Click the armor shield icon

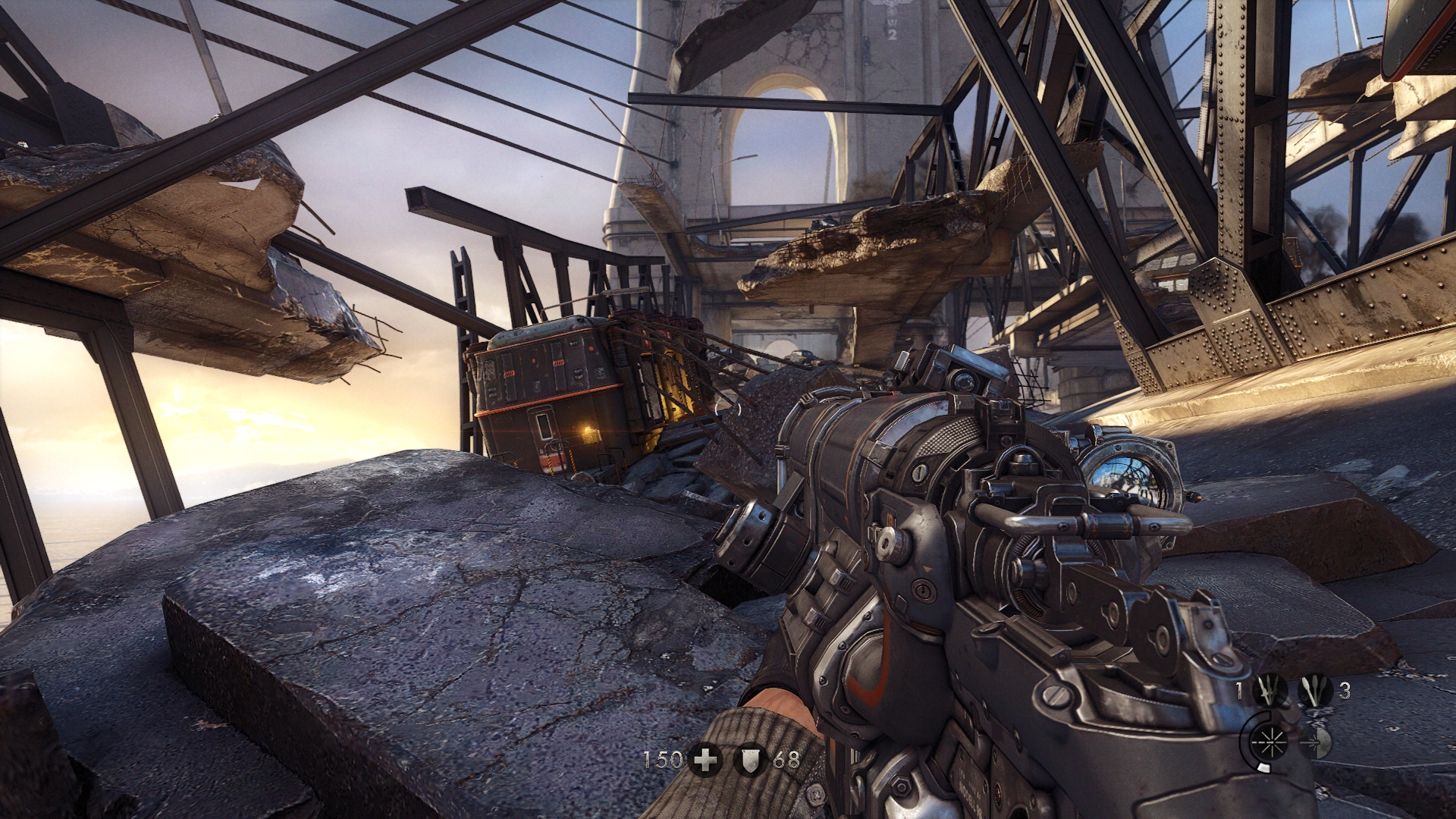pos(749,759)
